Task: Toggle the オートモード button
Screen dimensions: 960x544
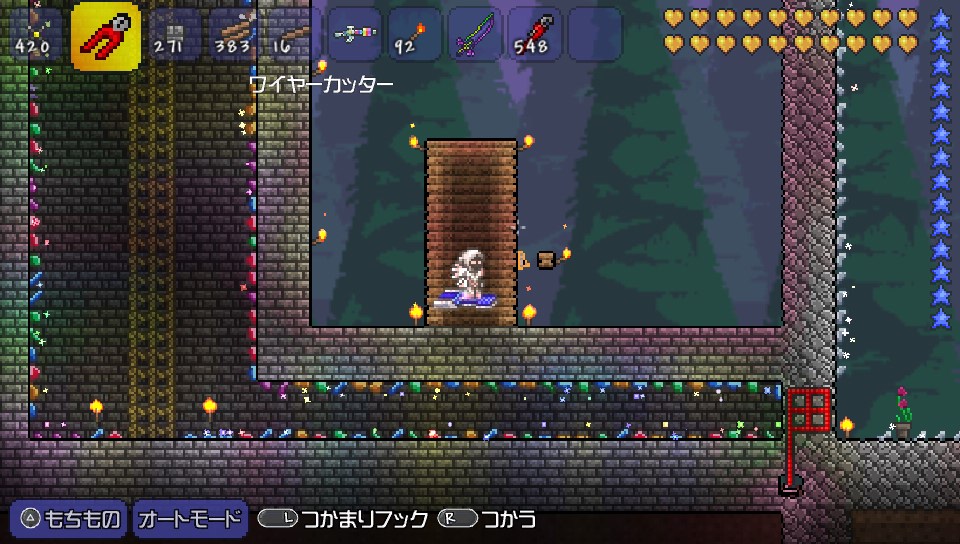Action: (x=190, y=519)
